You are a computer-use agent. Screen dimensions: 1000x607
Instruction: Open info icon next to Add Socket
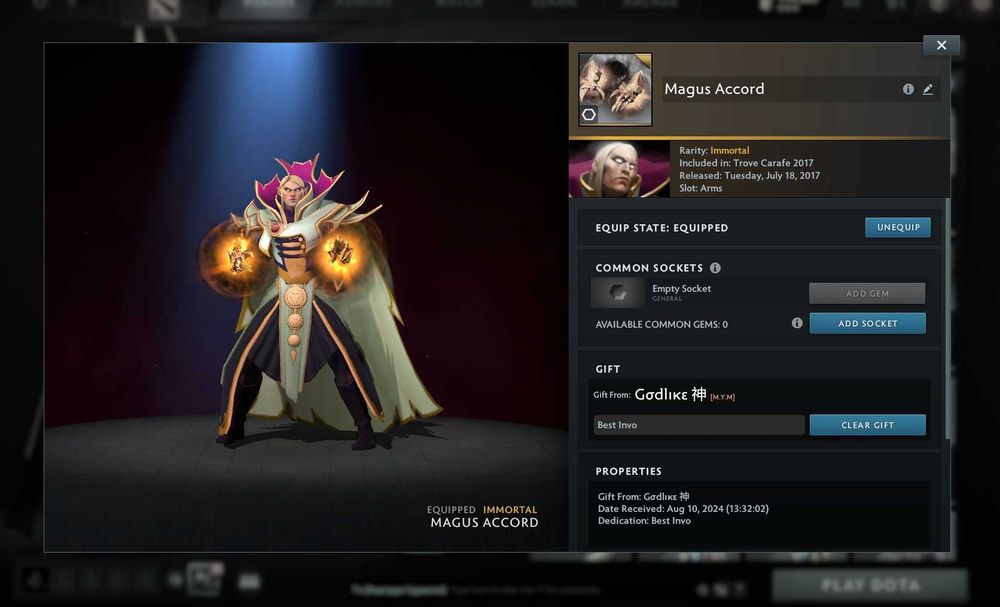[x=797, y=323]
